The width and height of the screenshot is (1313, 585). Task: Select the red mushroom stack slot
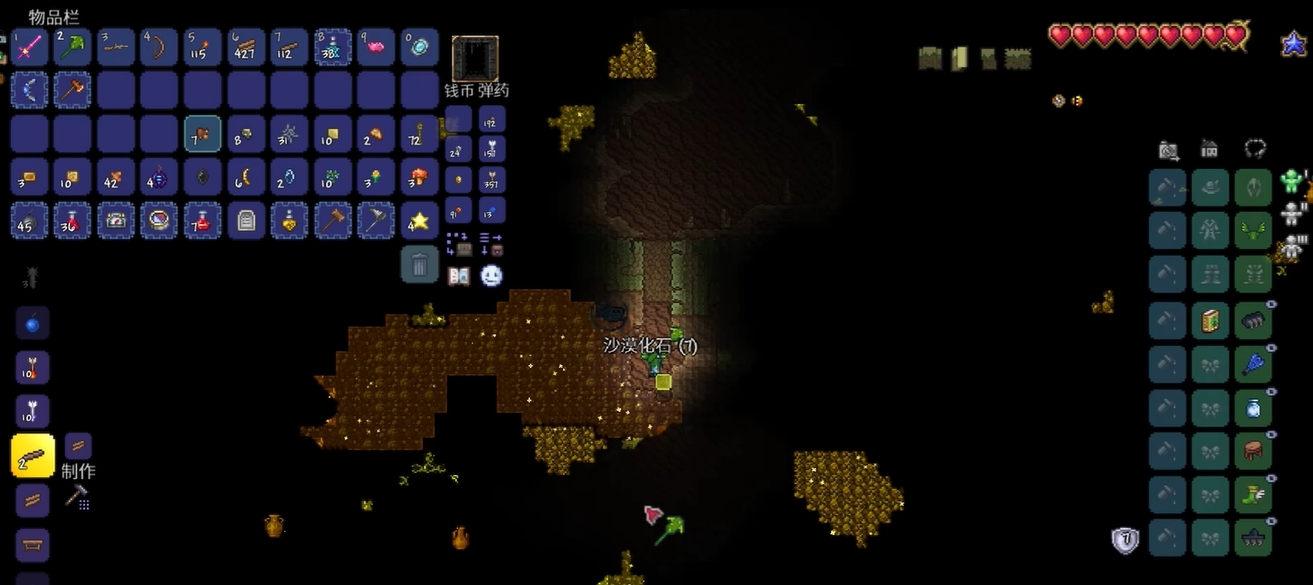coord(420,177)
